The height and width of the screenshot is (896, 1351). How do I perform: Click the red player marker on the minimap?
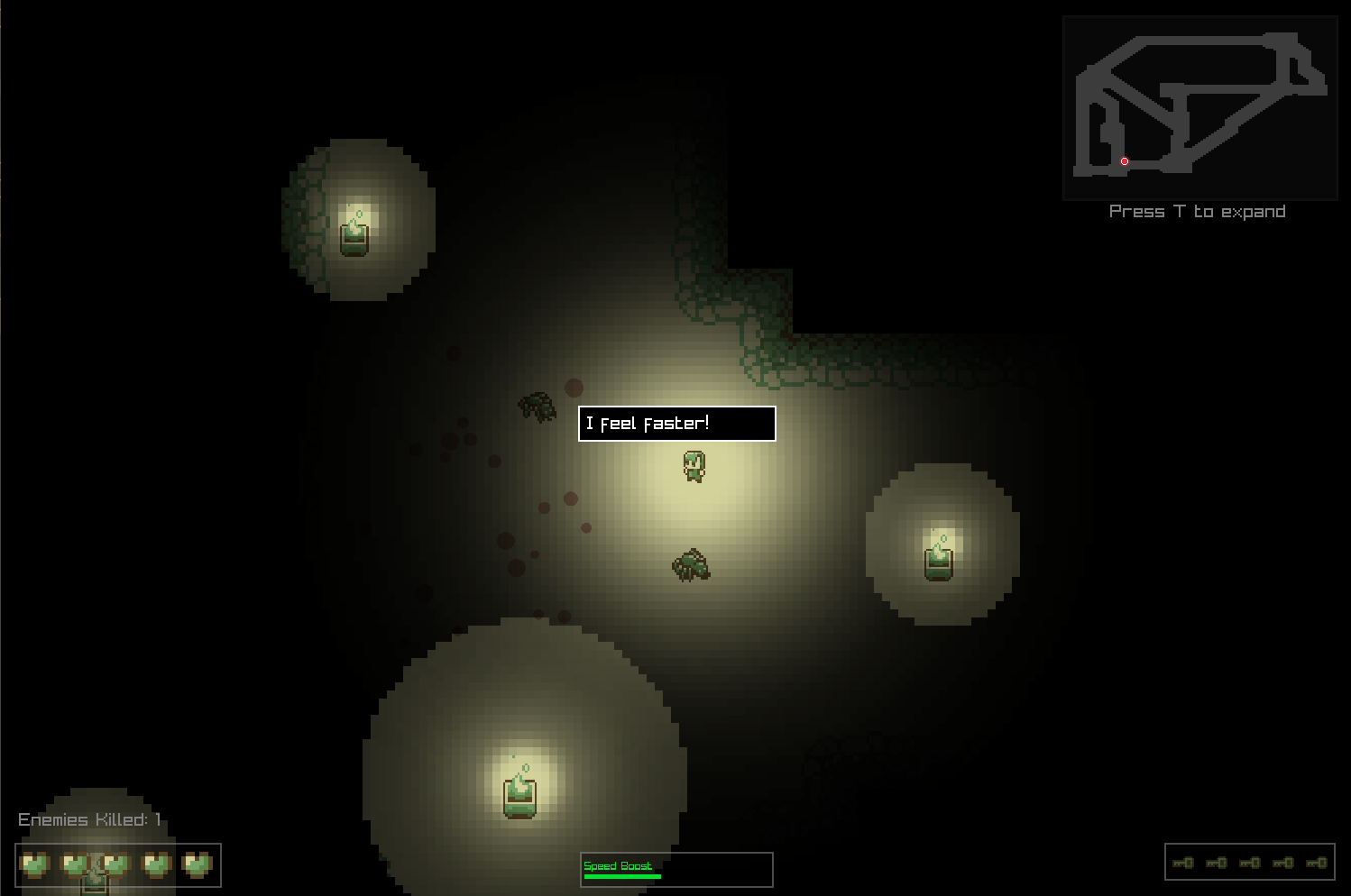(x=1124, y=160)
